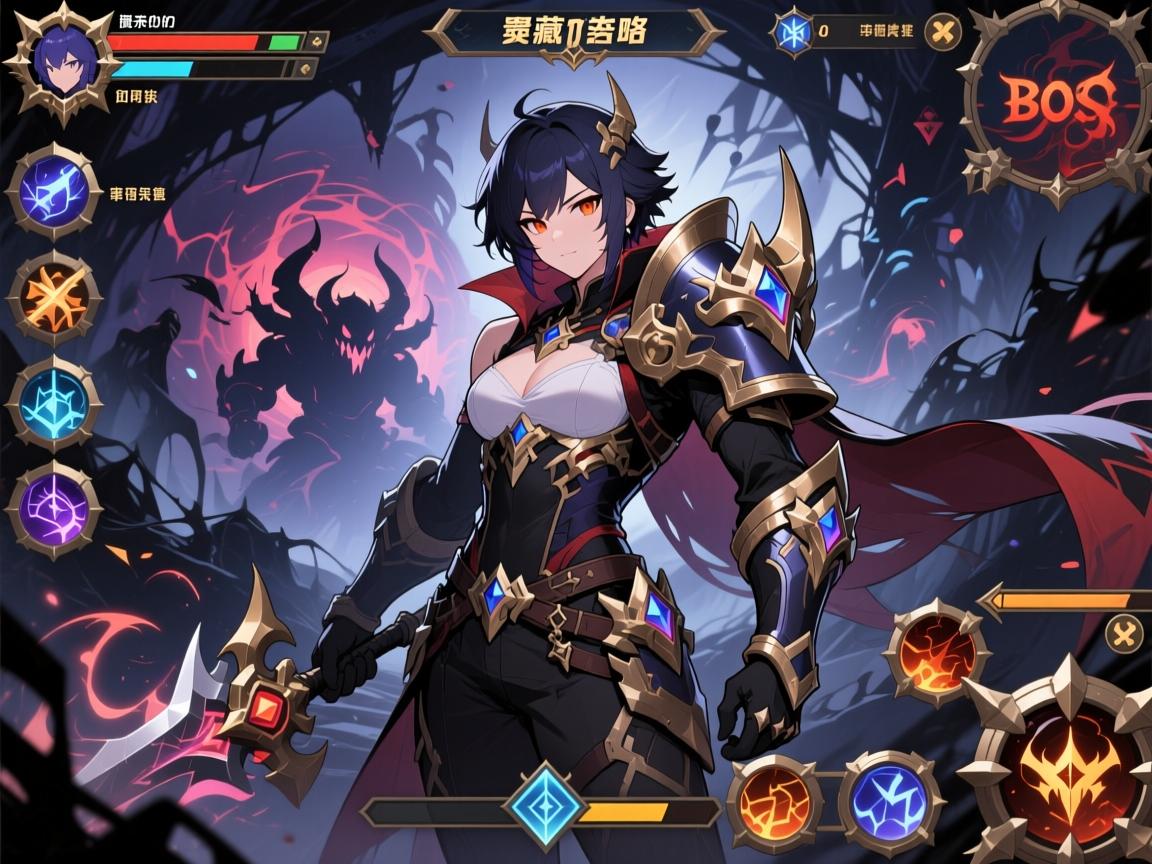This screenshot has height=864, width=1152.
Task: Cast the purple orb skill
Action: click(53, 510)
